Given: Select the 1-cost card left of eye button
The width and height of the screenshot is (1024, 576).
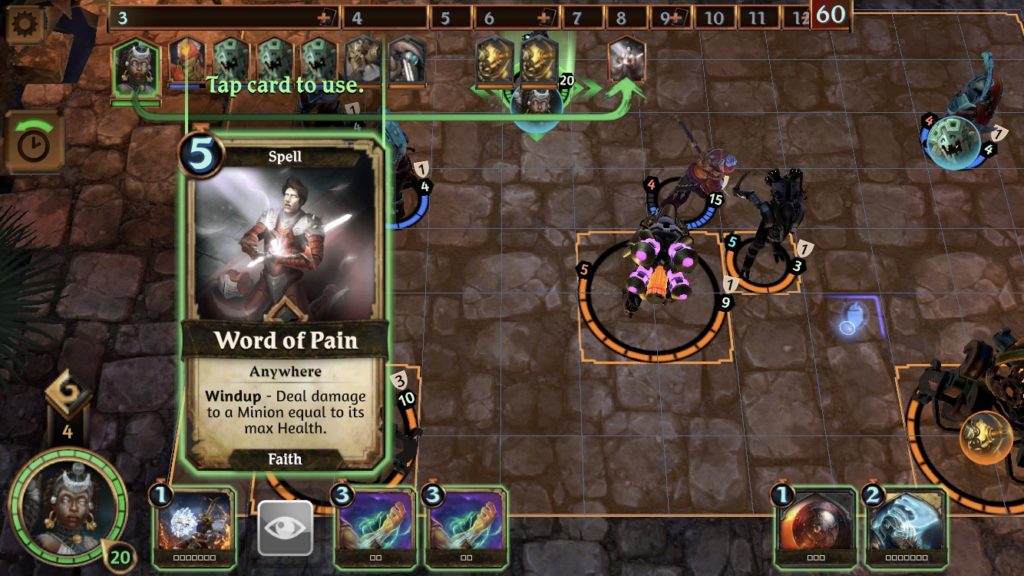Looking at the screenshot, I should pyautogui.click(x=194, y=527).
